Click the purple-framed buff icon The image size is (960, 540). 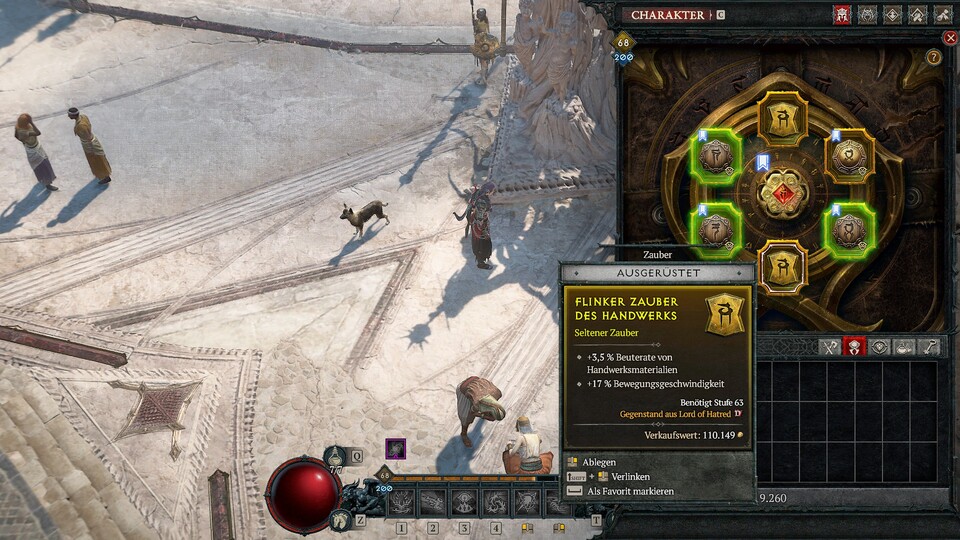(396, 449)
